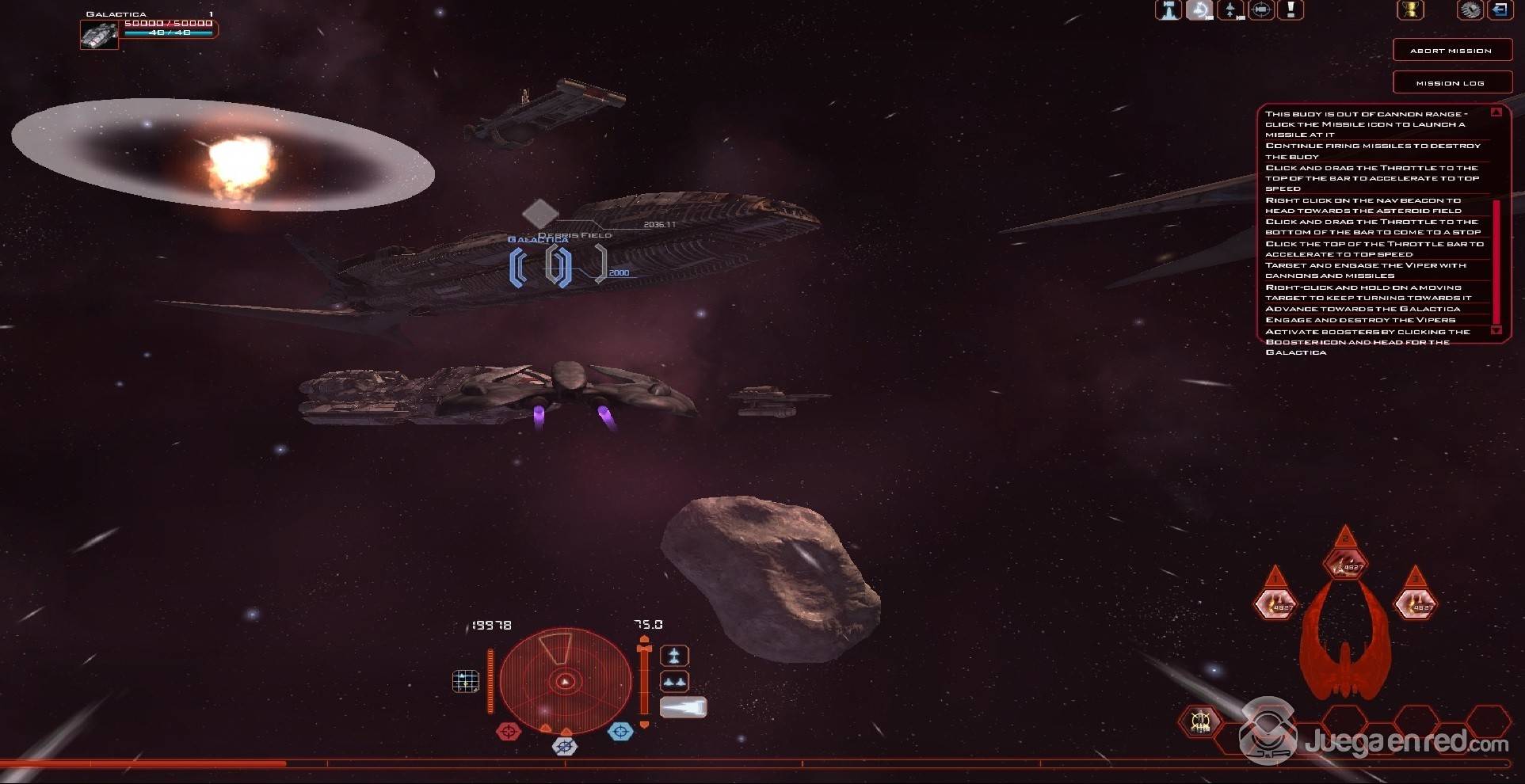The image size is (1525, 784).
Task: Click the red circular radar display
Action: pyautogui.click(x=565, y=681)
